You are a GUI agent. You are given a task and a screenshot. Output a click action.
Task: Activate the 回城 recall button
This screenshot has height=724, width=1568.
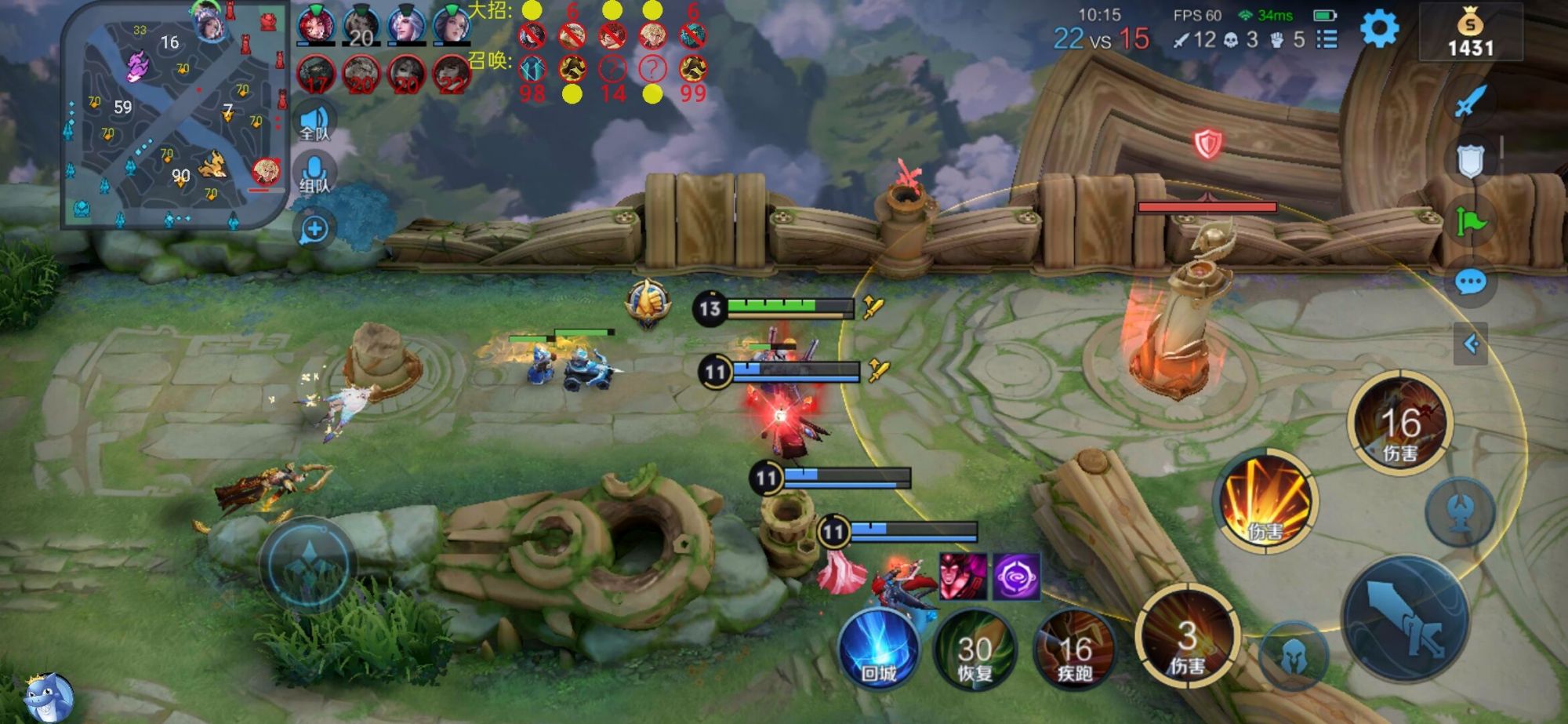tap(878, 651)
